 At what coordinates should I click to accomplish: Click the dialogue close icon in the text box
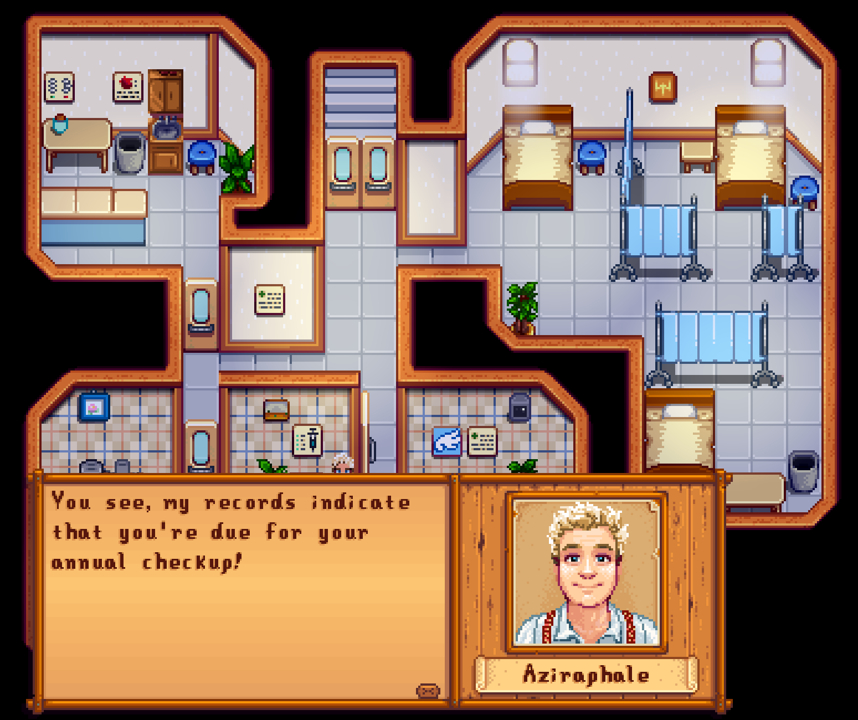(428, 690)
